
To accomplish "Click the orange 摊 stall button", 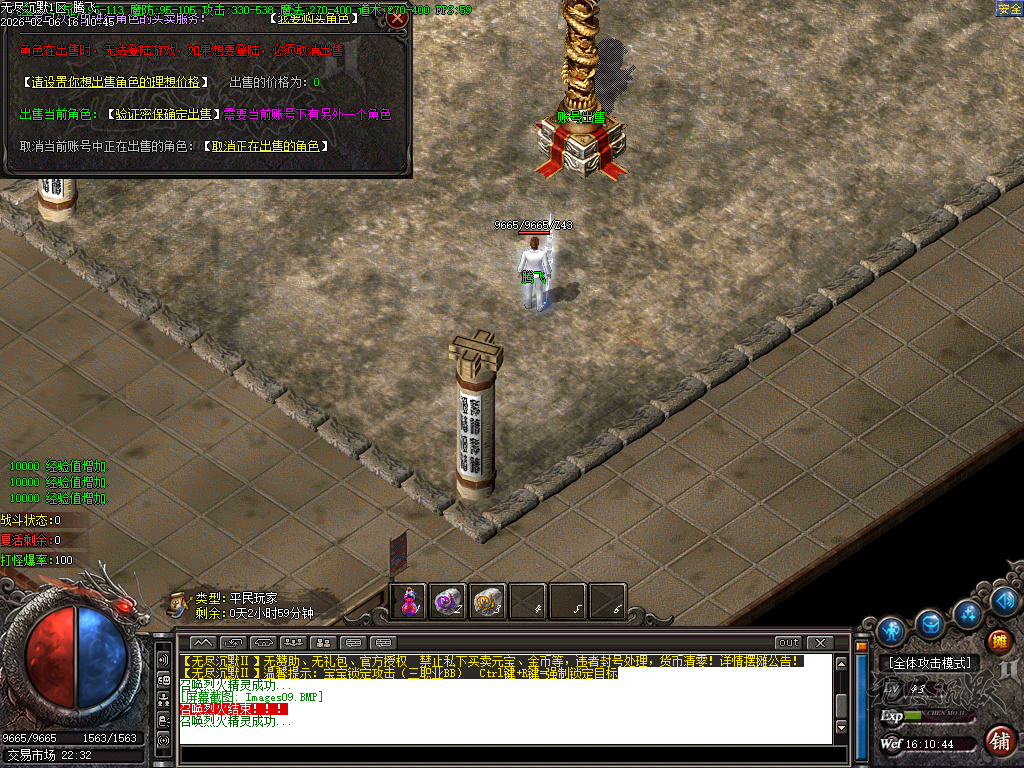I will 998,641.
